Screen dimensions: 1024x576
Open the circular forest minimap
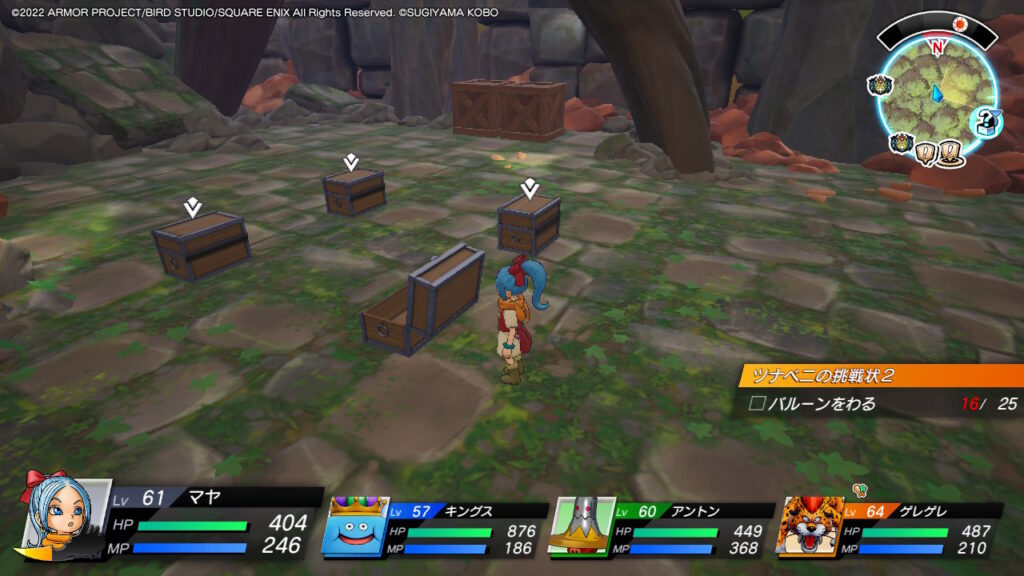(936, 97)
